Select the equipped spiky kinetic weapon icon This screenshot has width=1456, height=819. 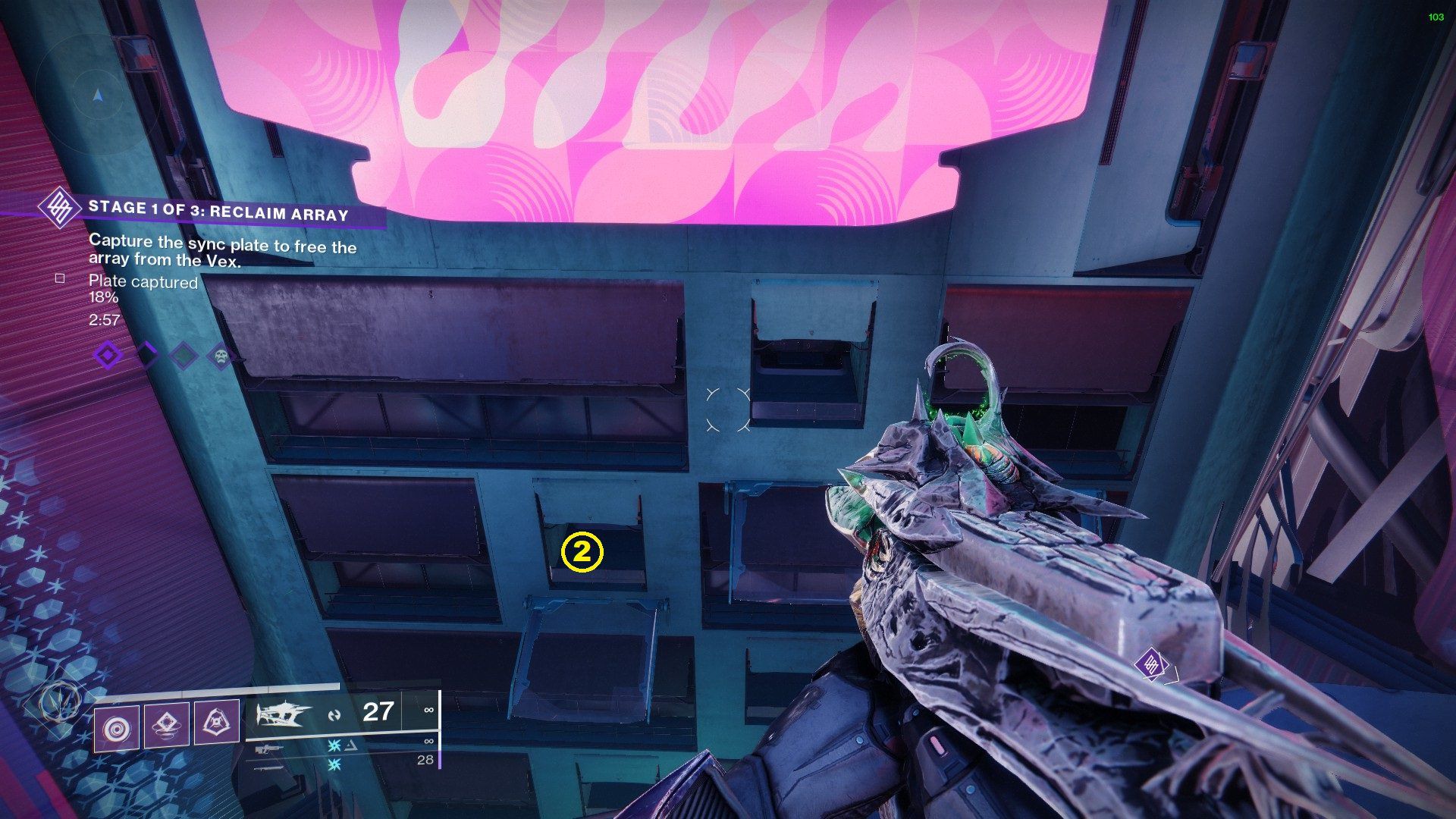point(284,714)
